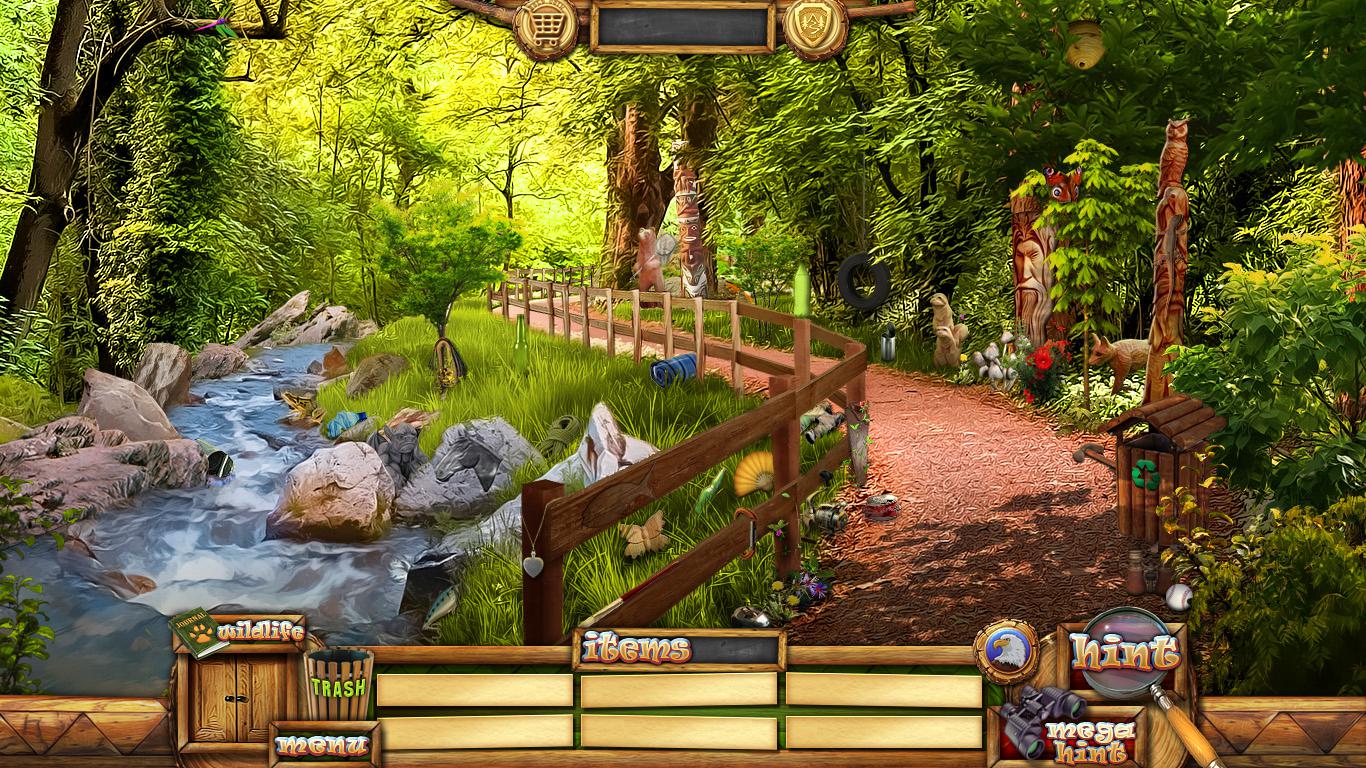Open the shopping cart store
1366x768 pixels.
pos(545,25)
